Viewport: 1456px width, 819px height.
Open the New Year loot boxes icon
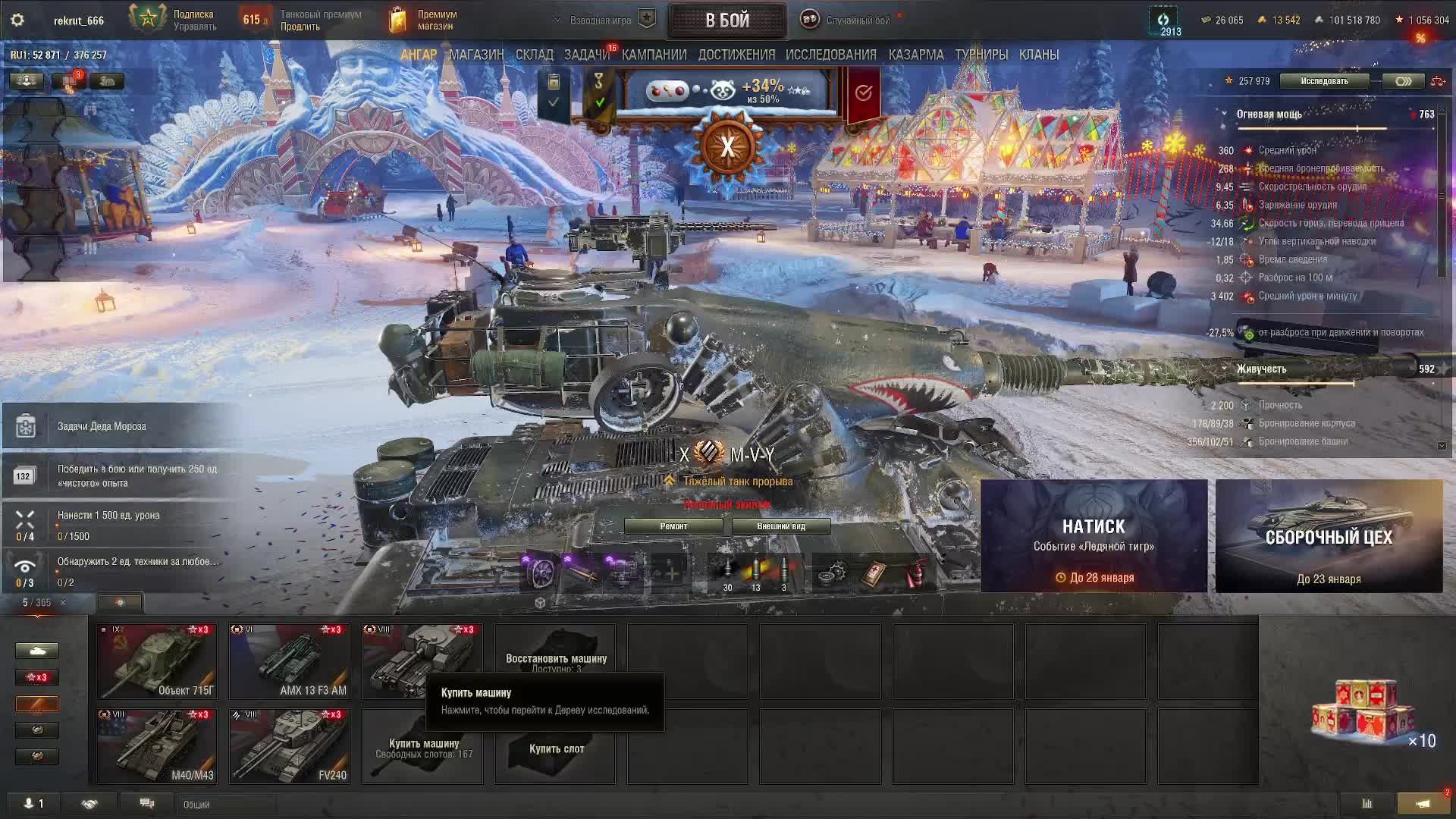coord(1365,713)
